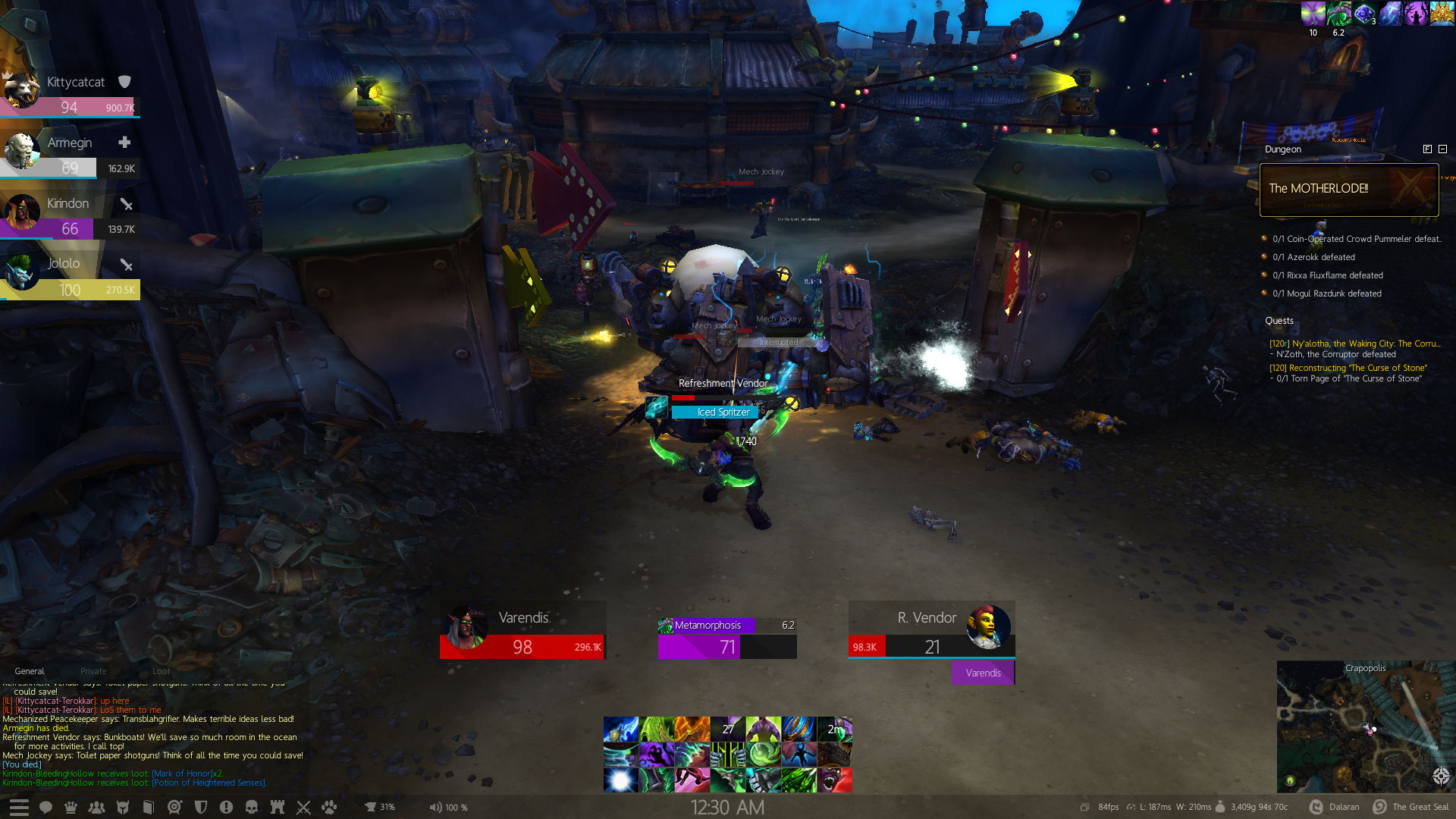
Task: Switch to the Loot chat tab
Action: (161, 671)
